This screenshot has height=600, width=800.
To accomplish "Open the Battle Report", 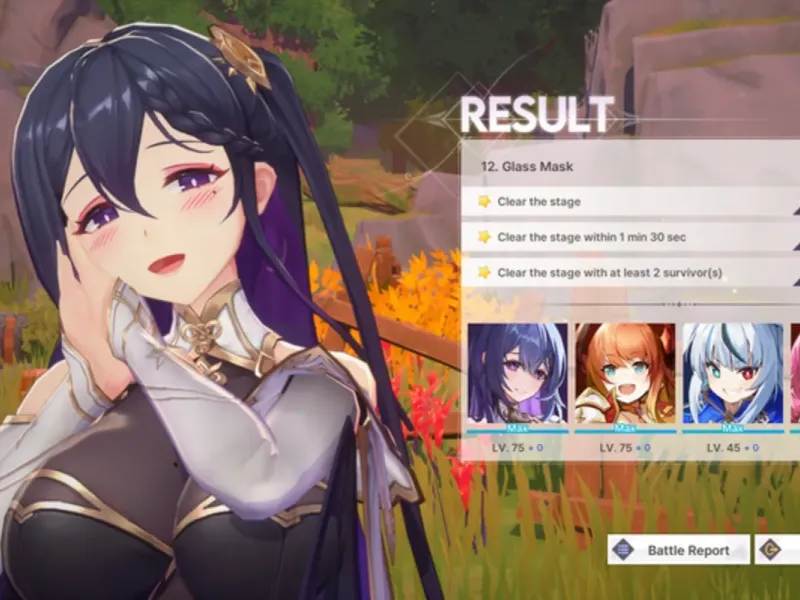I will (678, 550).
